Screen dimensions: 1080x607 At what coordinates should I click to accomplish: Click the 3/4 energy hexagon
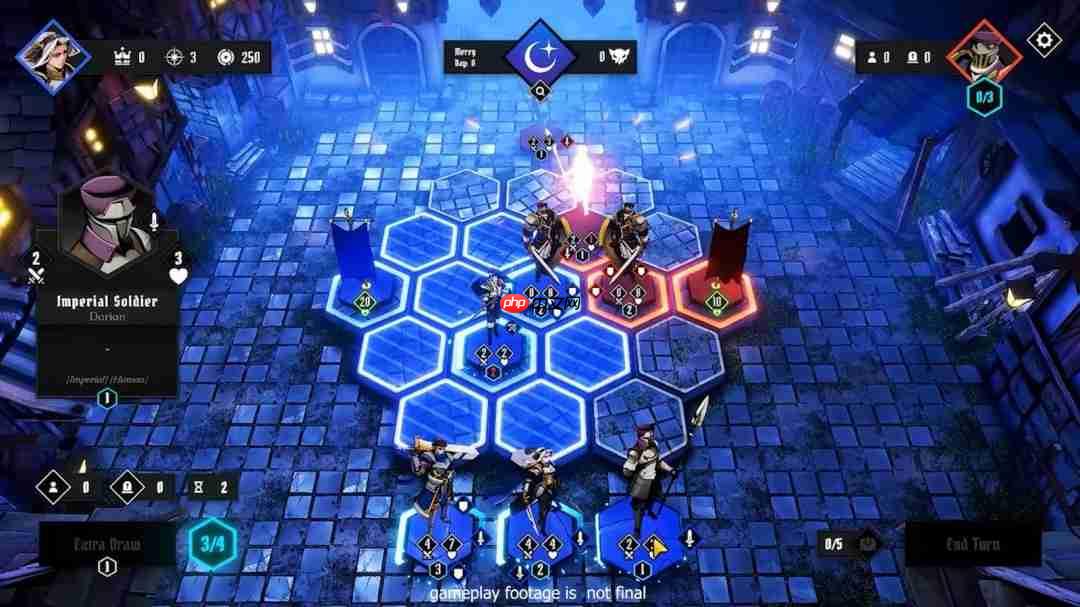pyautogui.click(x=213, y=545)
